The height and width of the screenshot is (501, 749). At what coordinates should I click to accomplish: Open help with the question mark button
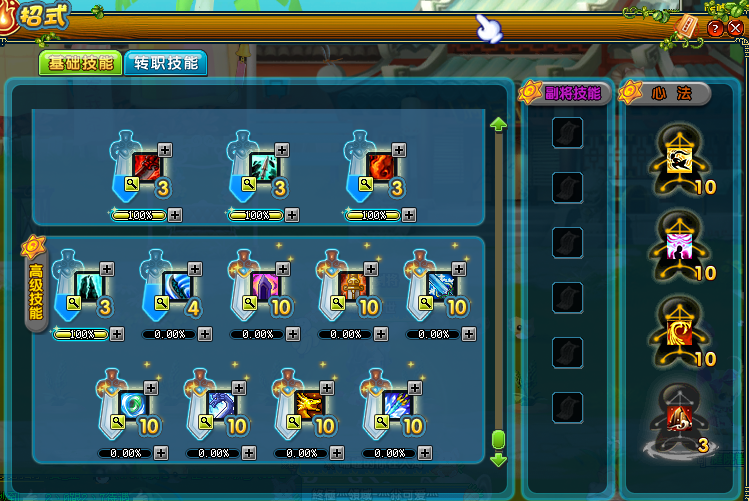tap(715, 28)
